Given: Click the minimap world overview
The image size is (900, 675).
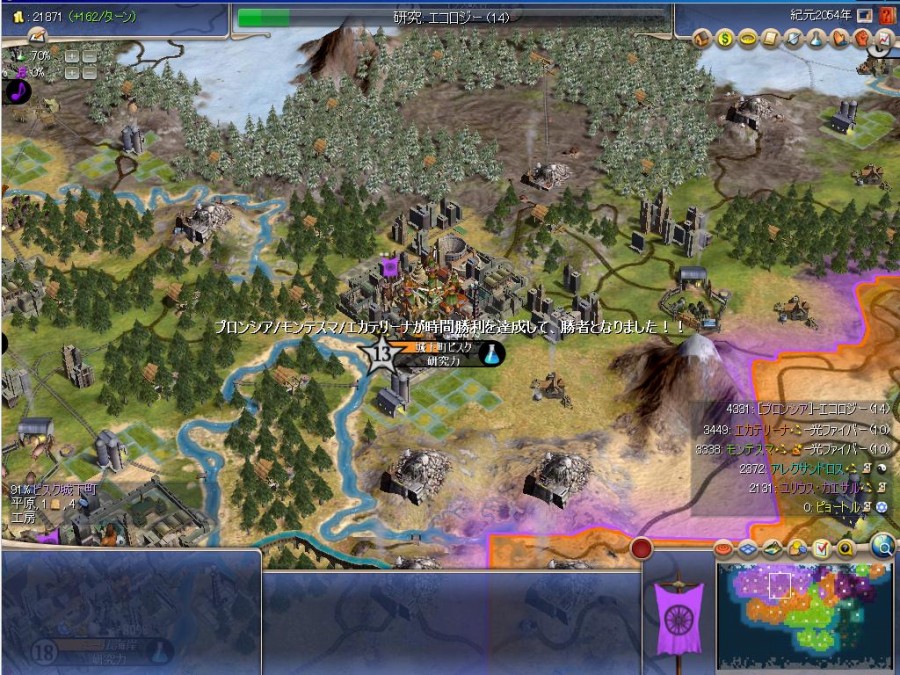Looking at the screenshot, I should pyautogui.click(x=805, y=614).
